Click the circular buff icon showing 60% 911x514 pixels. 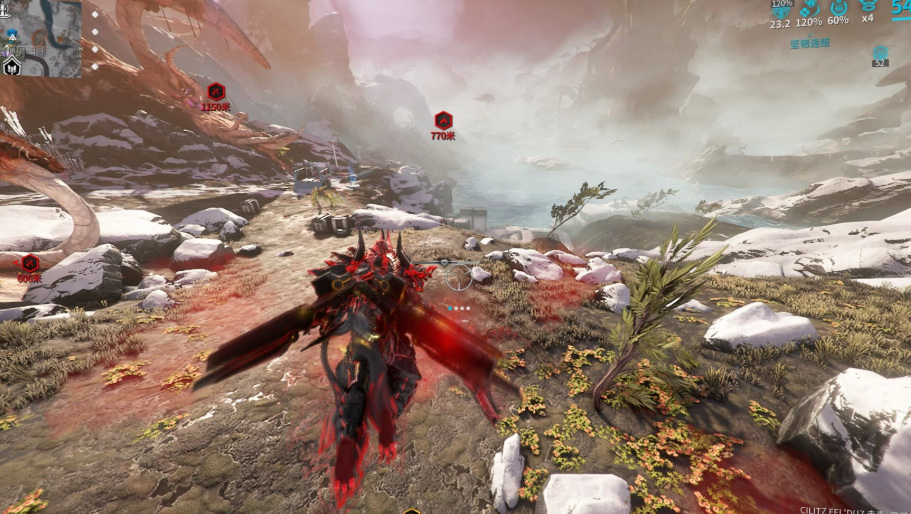click(x=838, y=6)
